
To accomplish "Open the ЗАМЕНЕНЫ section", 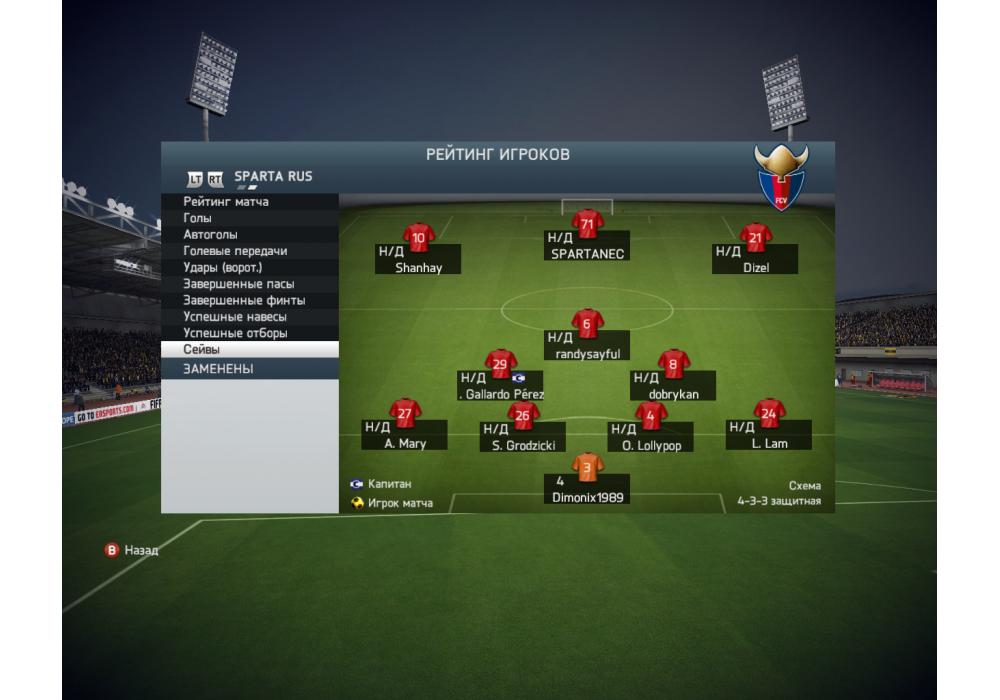I will (x=249, y=369).
